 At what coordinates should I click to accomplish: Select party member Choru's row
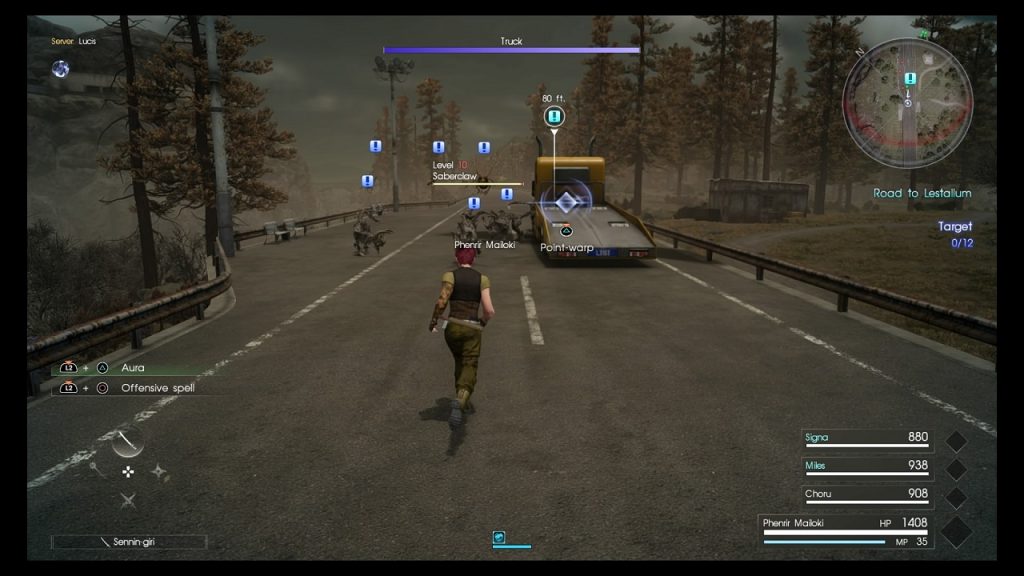click(x=866, y=494)
